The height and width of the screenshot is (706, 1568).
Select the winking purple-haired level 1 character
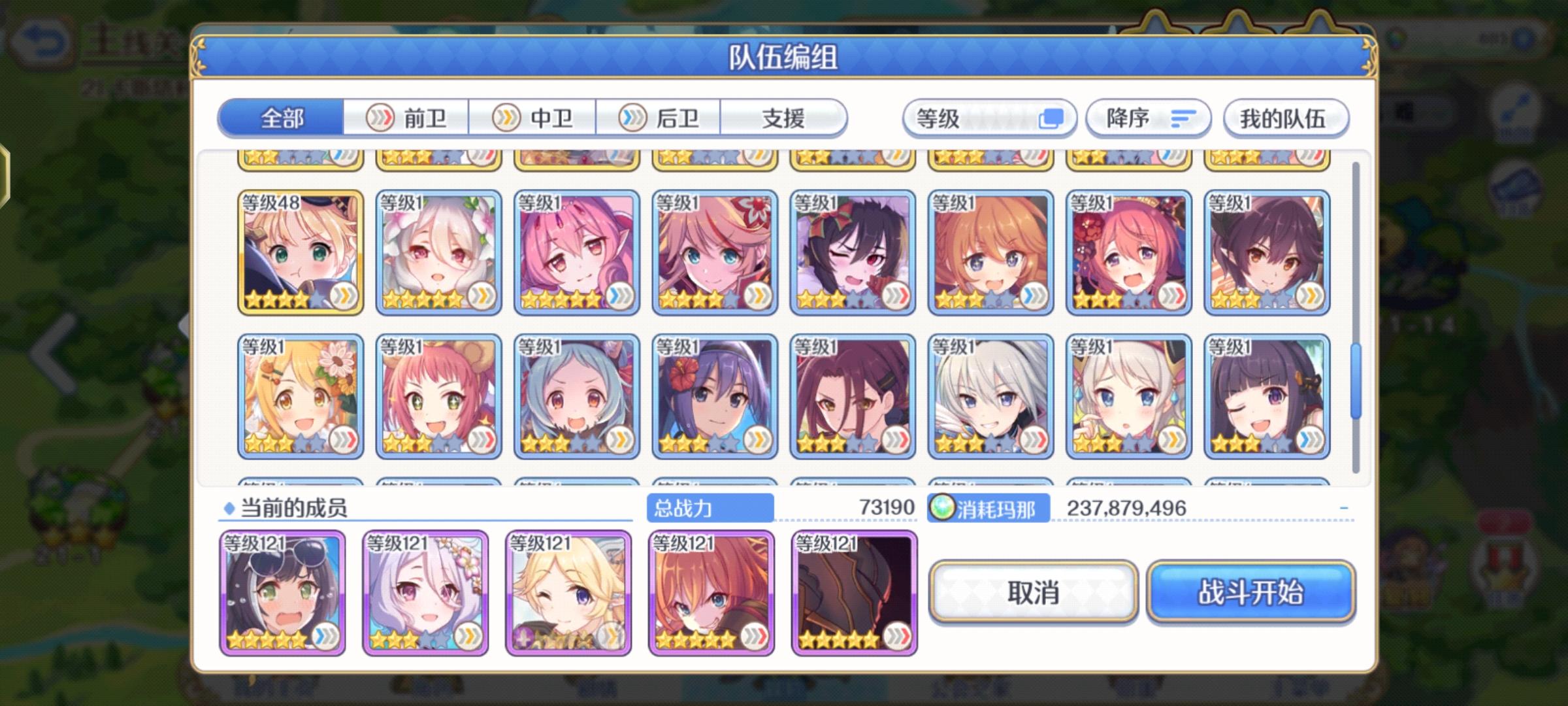coord(1267,395)
